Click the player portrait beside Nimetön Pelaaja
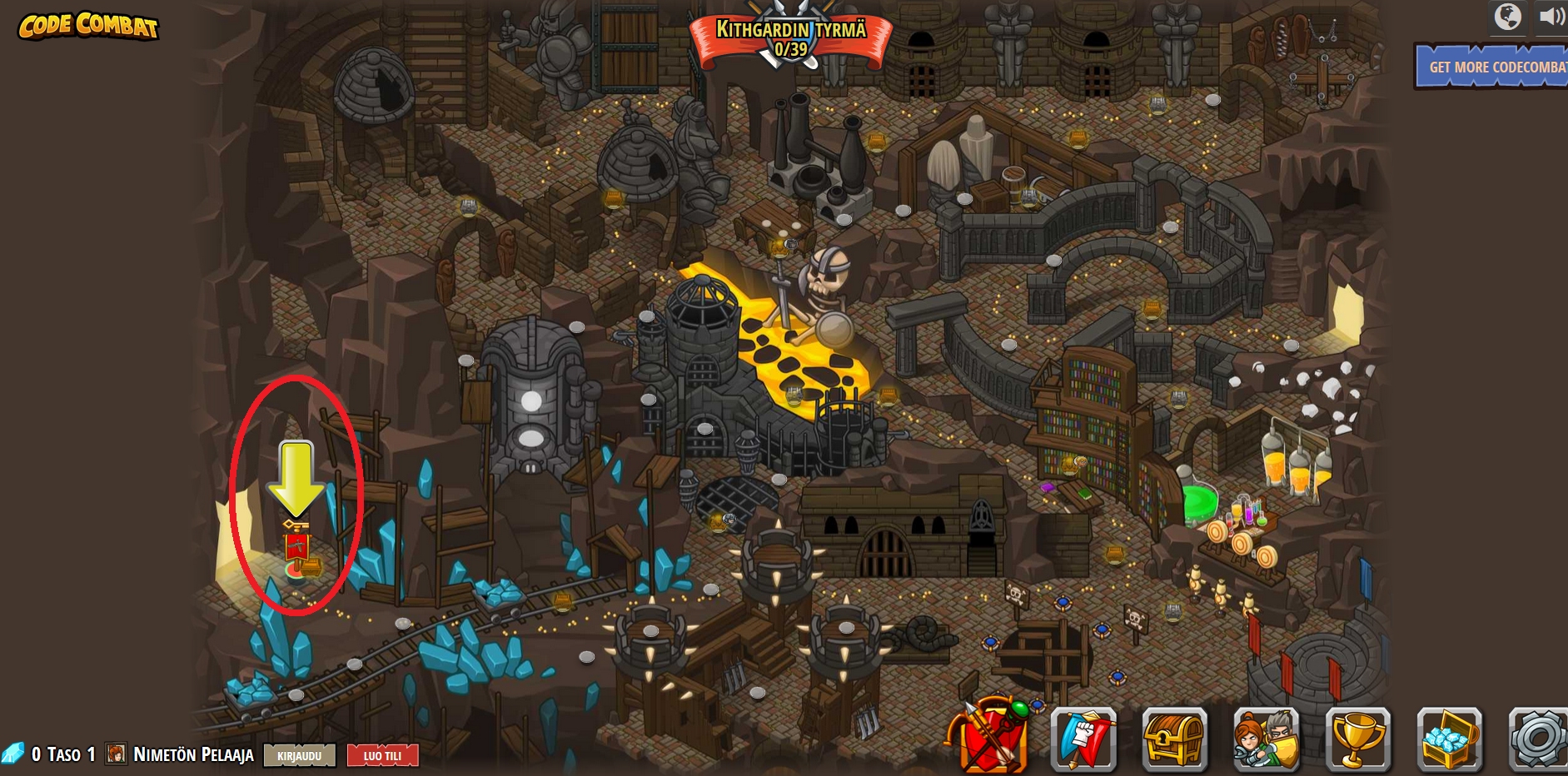The image size is (1568, 776). click(x=116, y=754)
